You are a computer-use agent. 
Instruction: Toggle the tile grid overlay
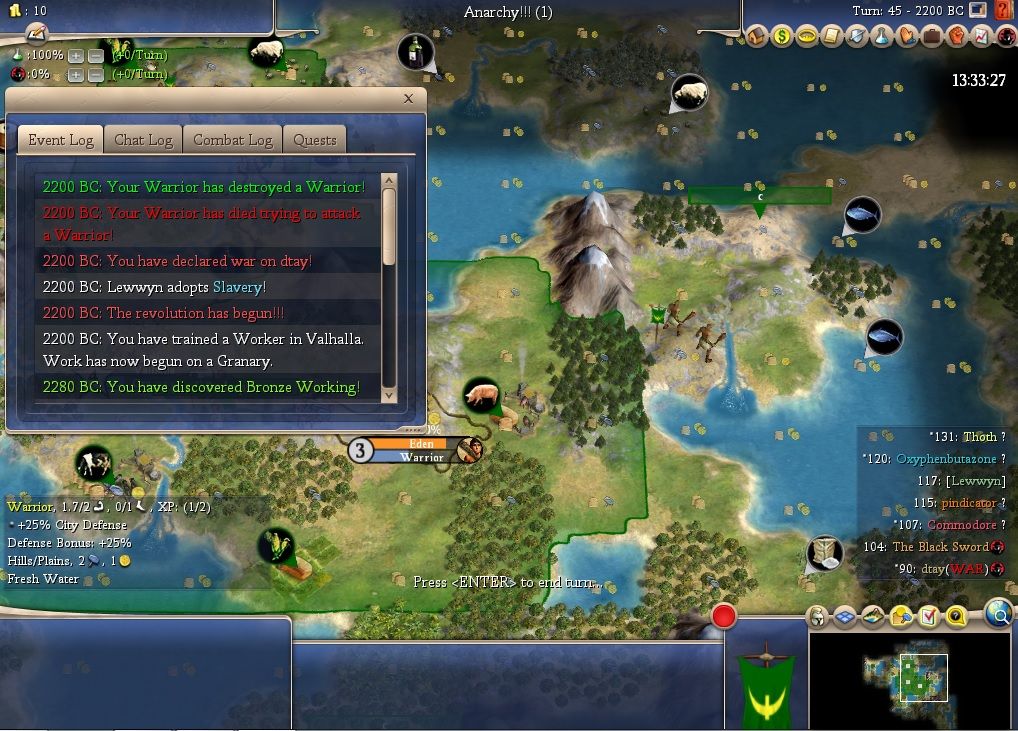(845, 616)
